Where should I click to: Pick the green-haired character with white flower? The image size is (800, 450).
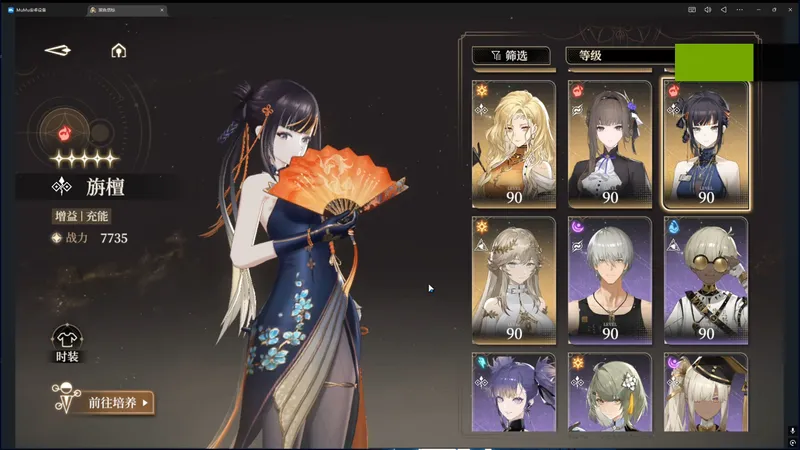pyautogui.click(x=609, y=393)
